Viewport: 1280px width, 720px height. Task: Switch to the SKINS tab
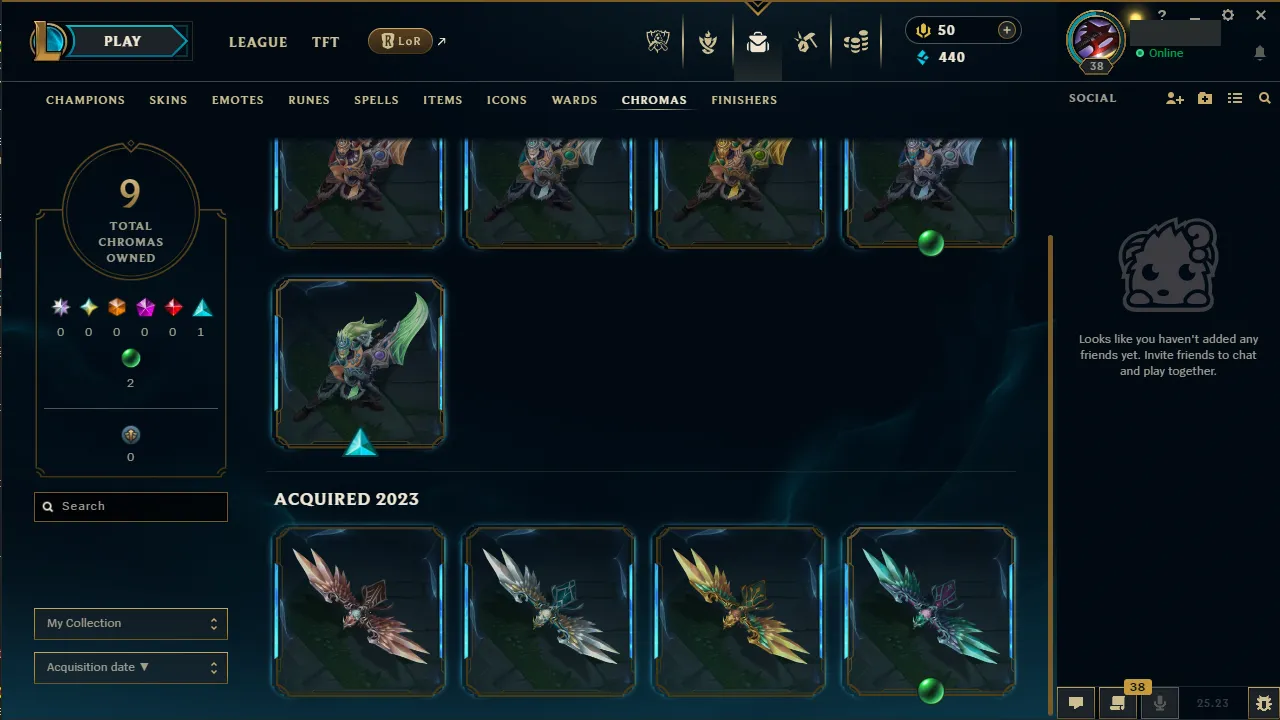click(168, 99)
